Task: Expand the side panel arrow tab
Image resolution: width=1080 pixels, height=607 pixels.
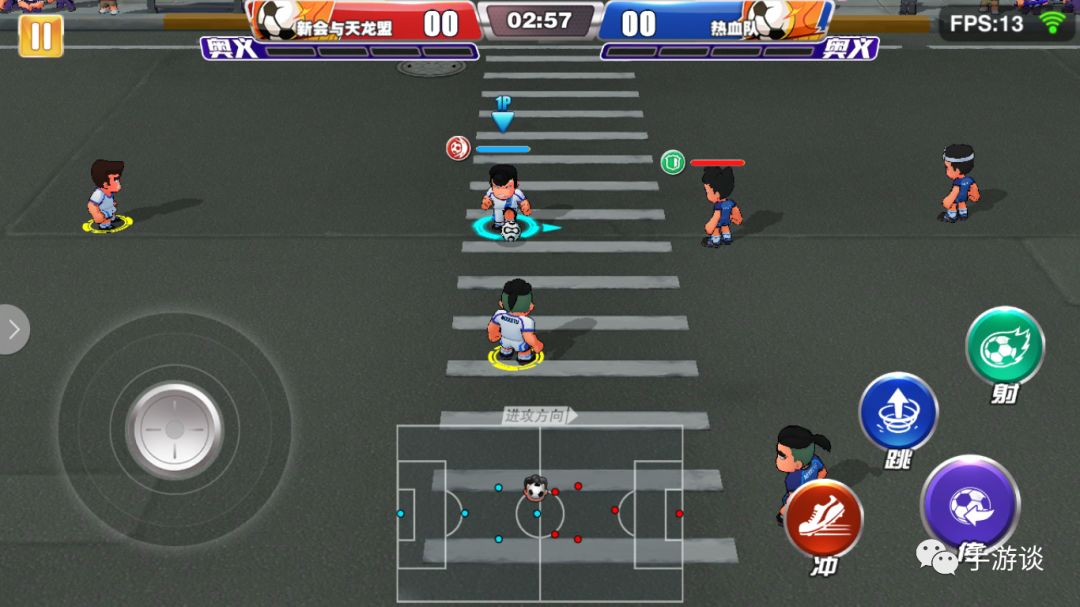Action: pyautogui.click(x=13, y=329)
